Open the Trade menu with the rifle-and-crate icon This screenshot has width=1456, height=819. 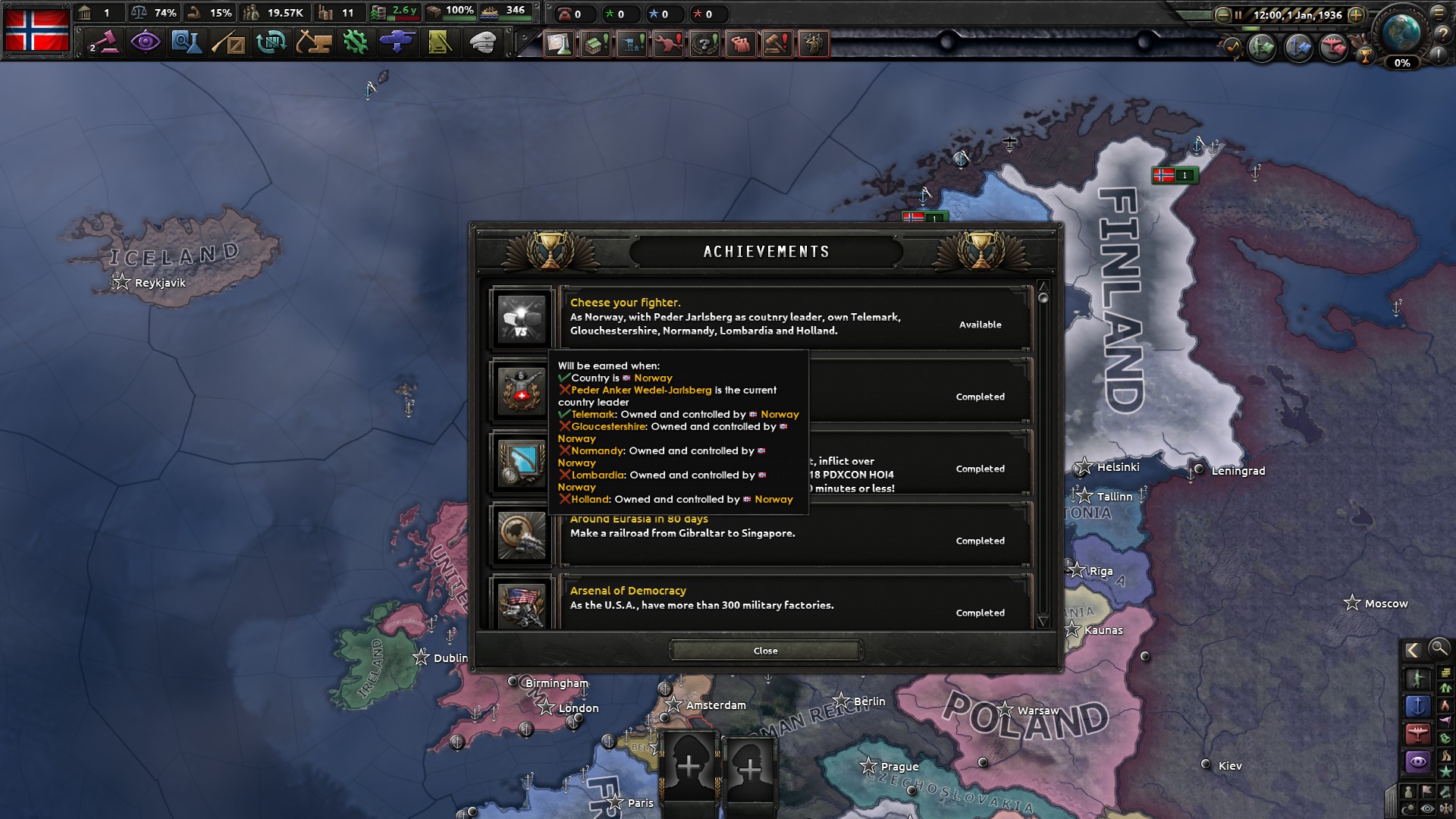pyautogui.click(x=229, y=43)
